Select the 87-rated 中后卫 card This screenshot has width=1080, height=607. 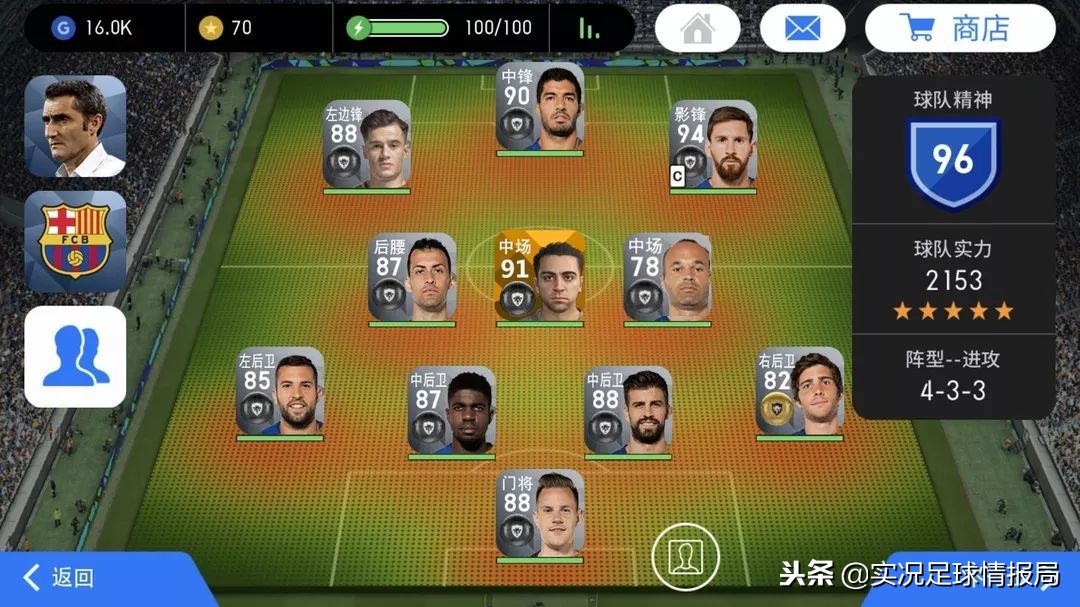click(451, 410)
